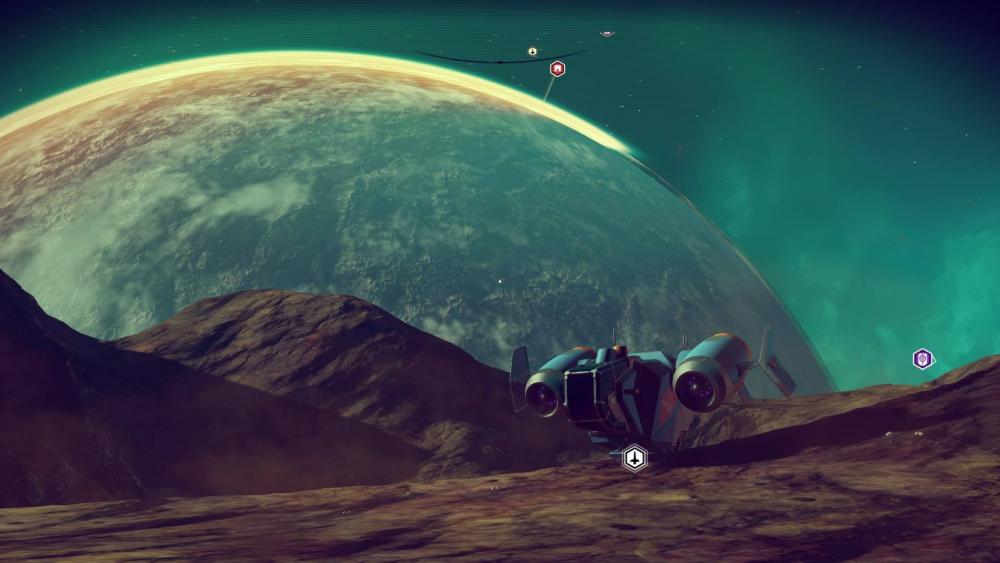Select the white starship hexagon marker
The width and height of the screenshot is (1000, 563).
click(634, 458)
